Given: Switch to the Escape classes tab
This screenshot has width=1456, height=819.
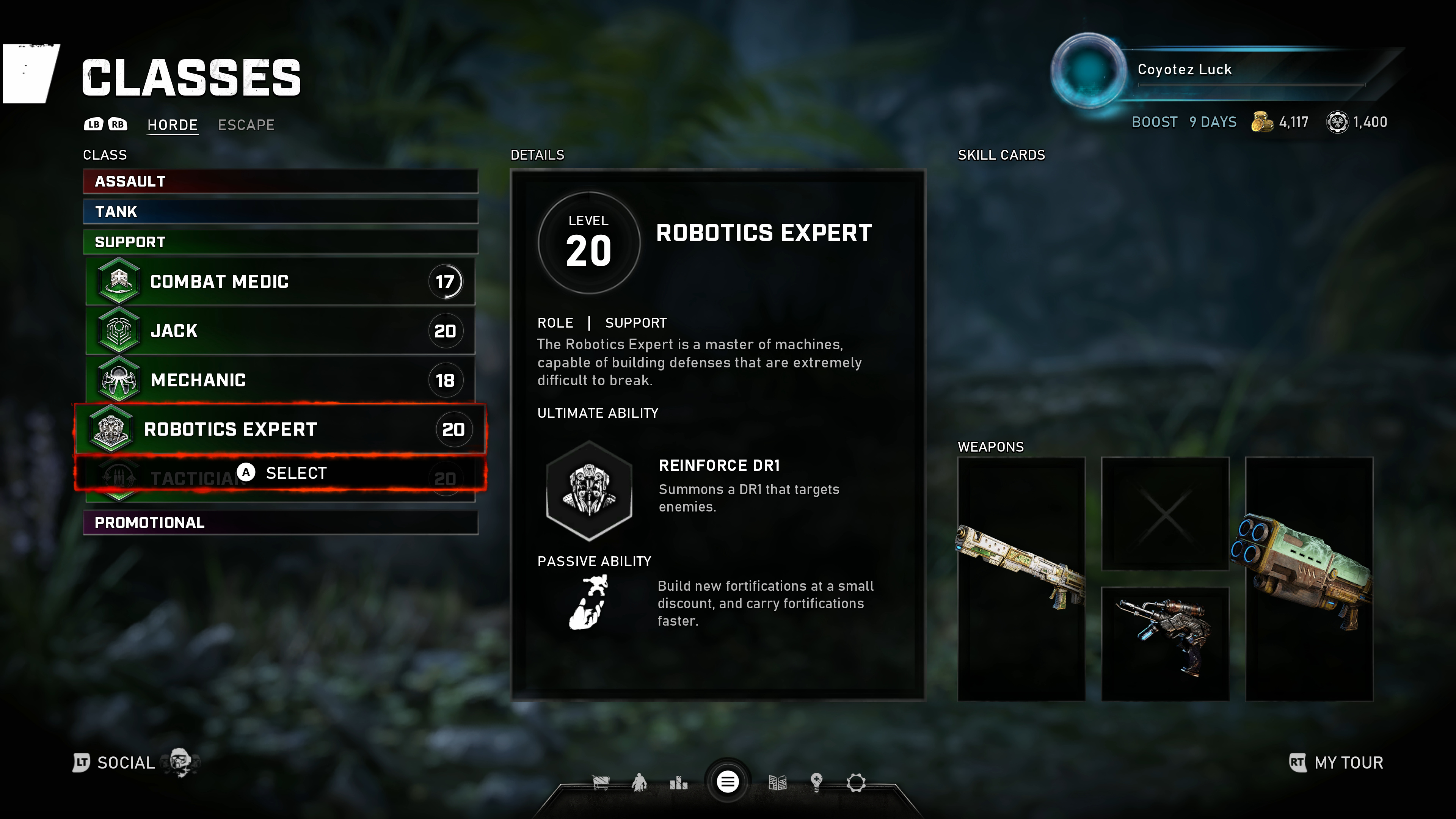Looking at the screenshot, I should (246, 125).
